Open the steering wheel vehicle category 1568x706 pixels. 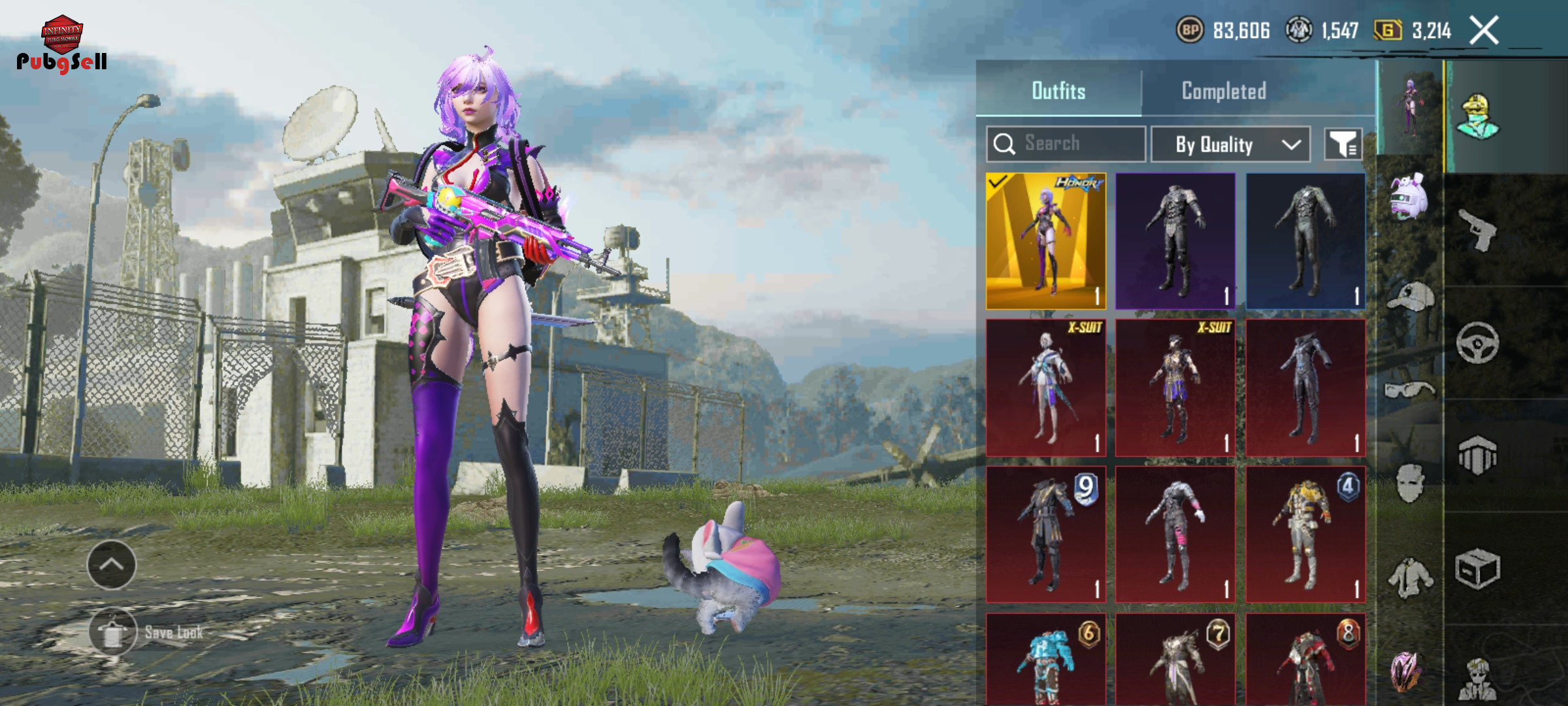click(x=1478, y=343)
